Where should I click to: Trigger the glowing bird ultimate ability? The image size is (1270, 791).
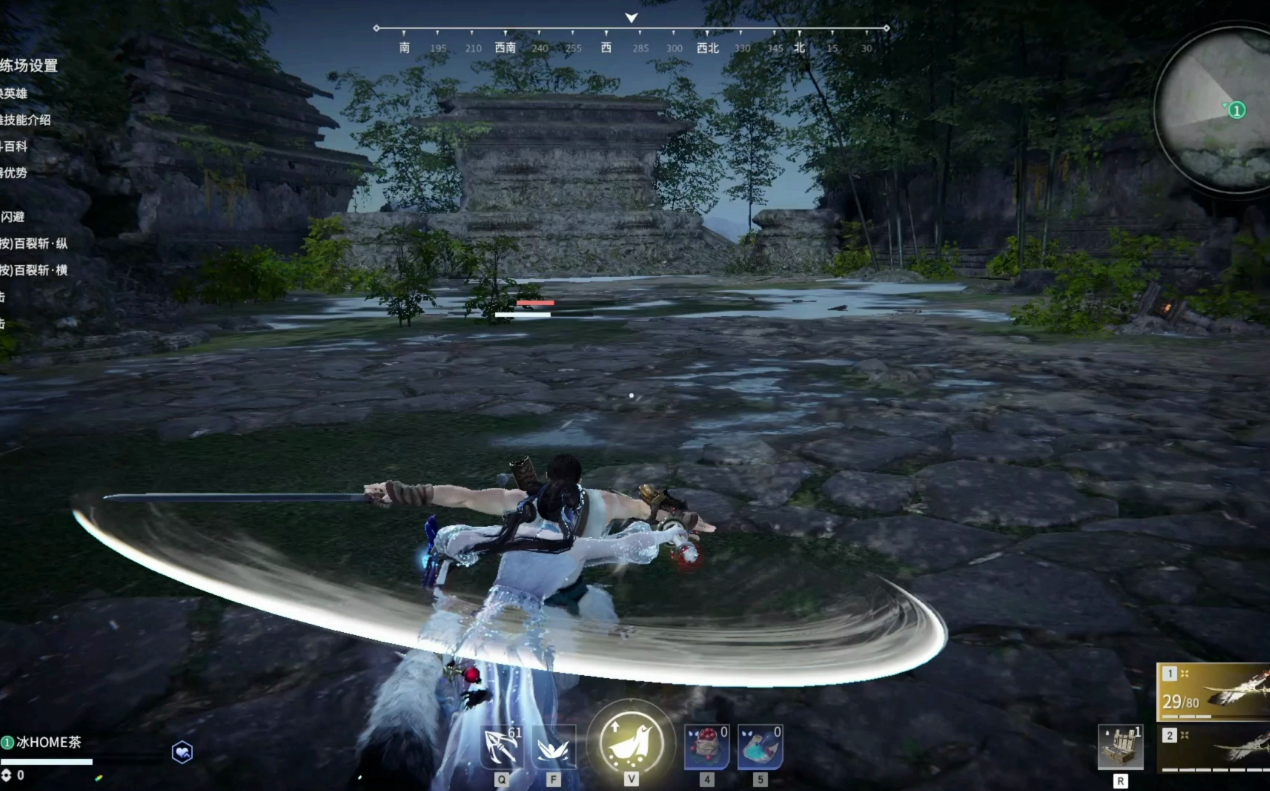[x=631, y=741]
